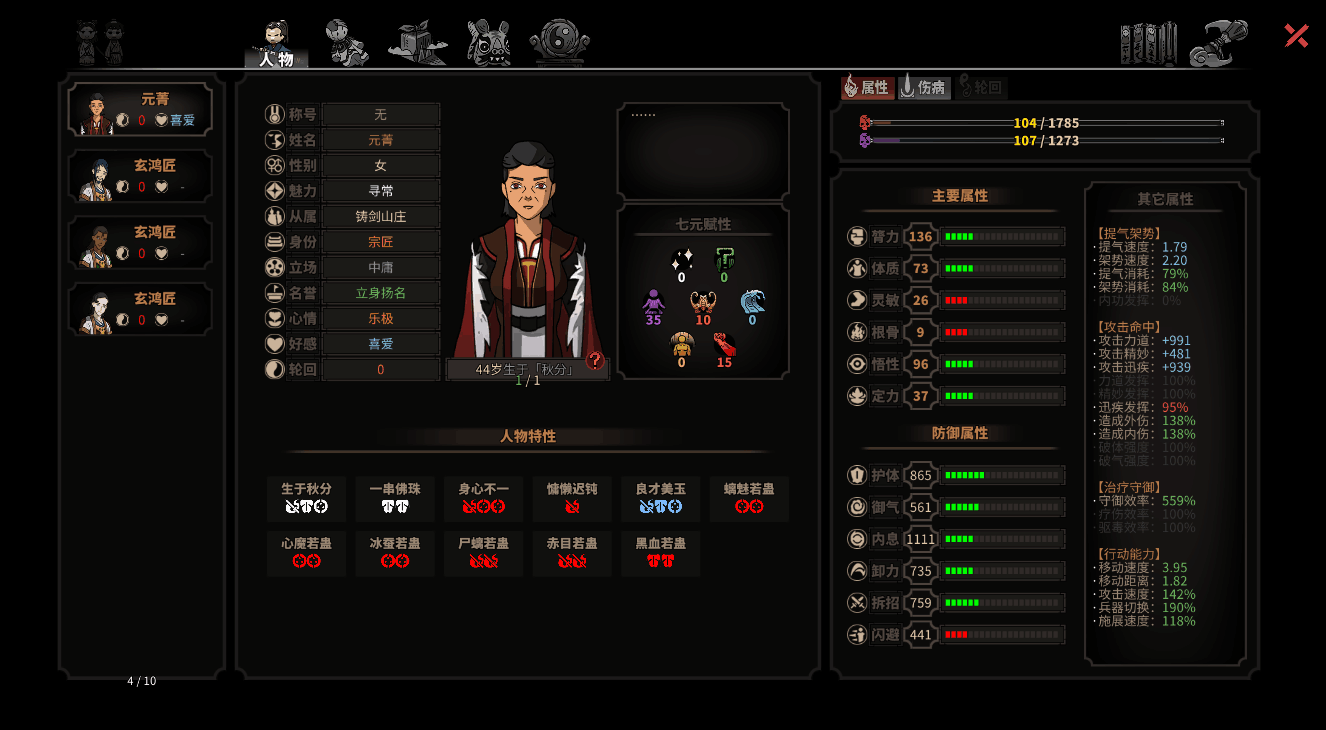The height and width of the screenshot is (730, 1326).
Task: Select the 良才美玉 trait
Action: [660, 498]
